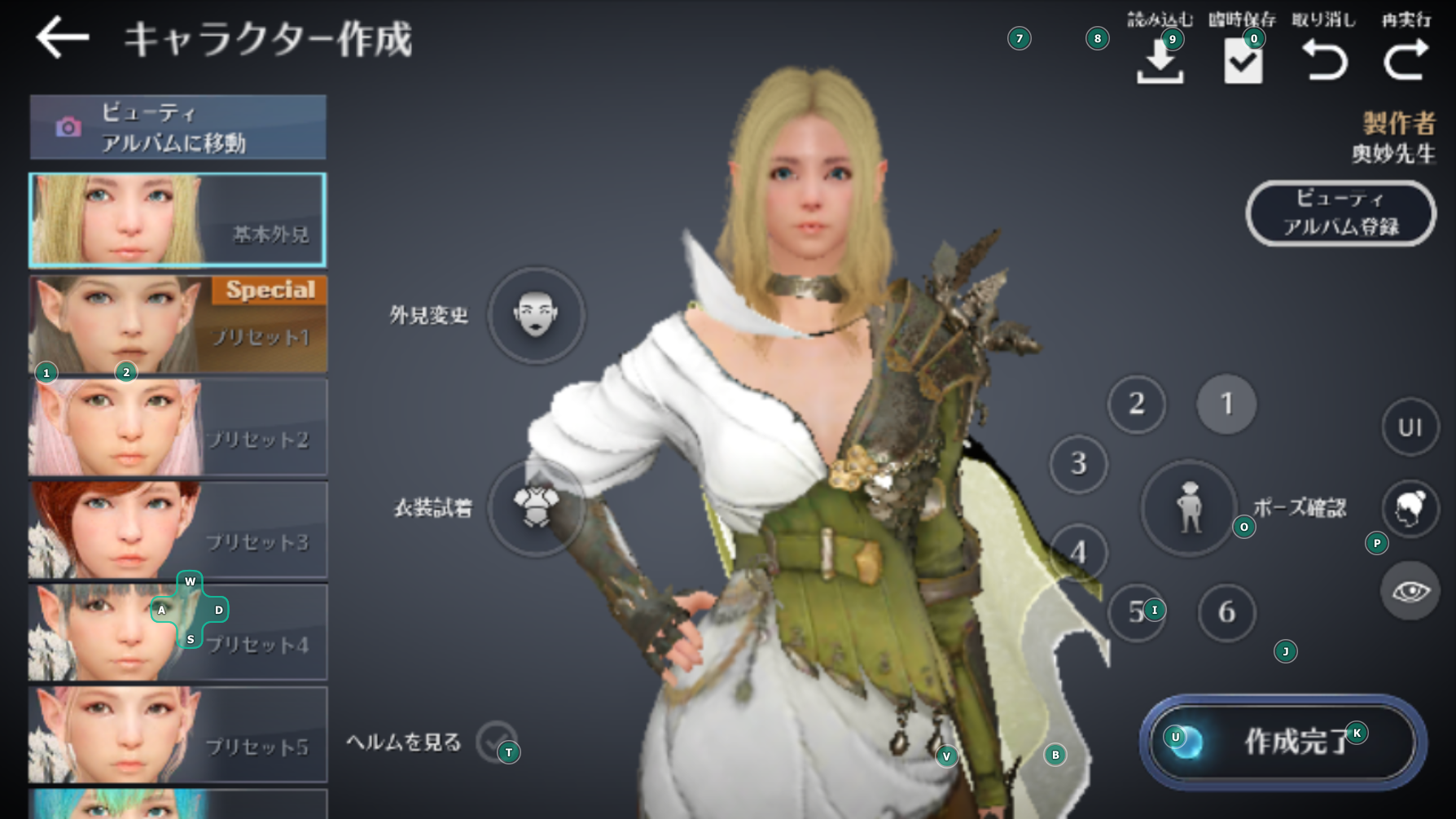Select the hairstyle icon on right edge
This screenshot has width=1456, height=819.
(x=1411, y=508)
